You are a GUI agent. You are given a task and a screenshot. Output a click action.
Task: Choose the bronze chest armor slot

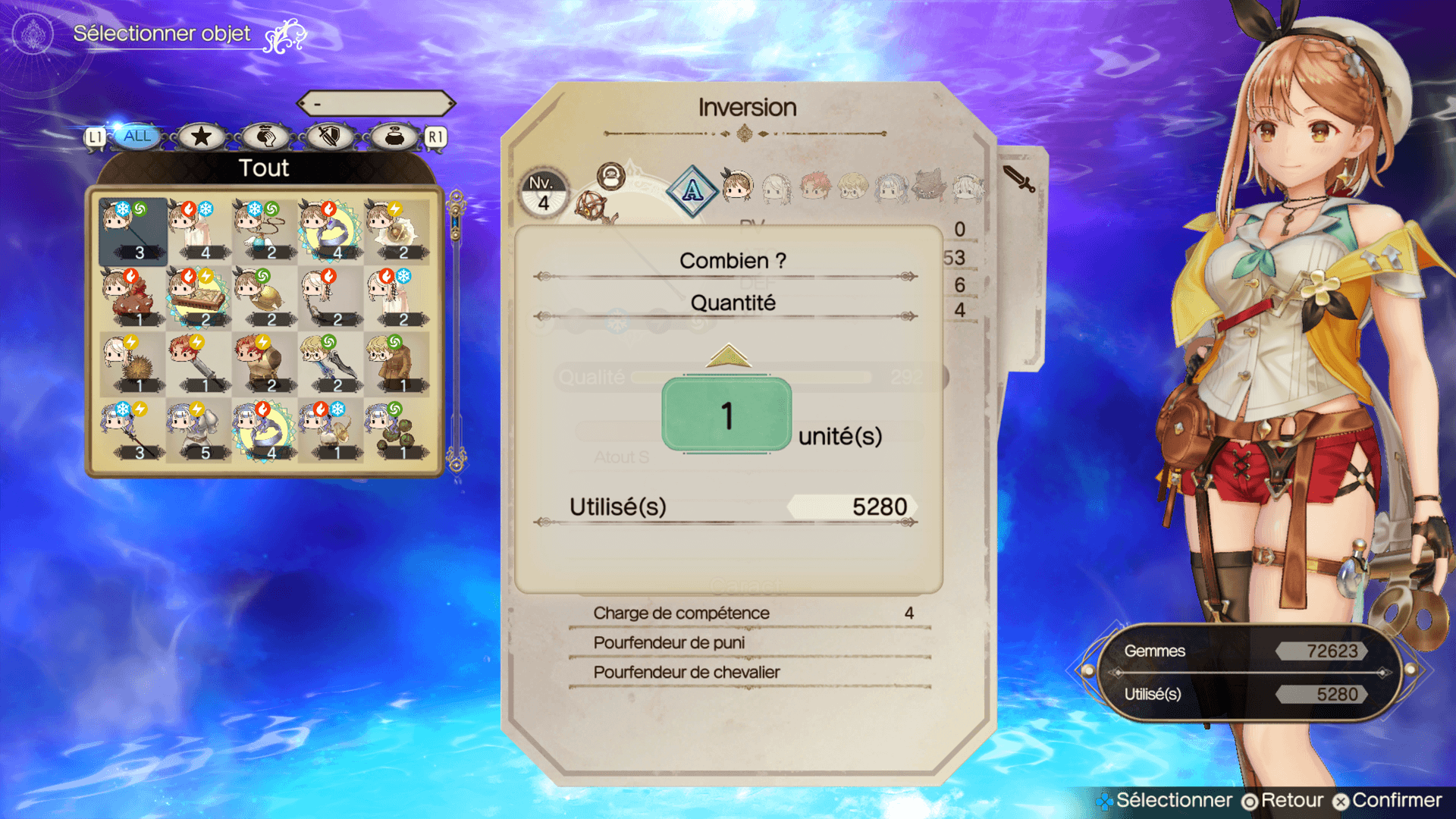[x=265, y=364]
